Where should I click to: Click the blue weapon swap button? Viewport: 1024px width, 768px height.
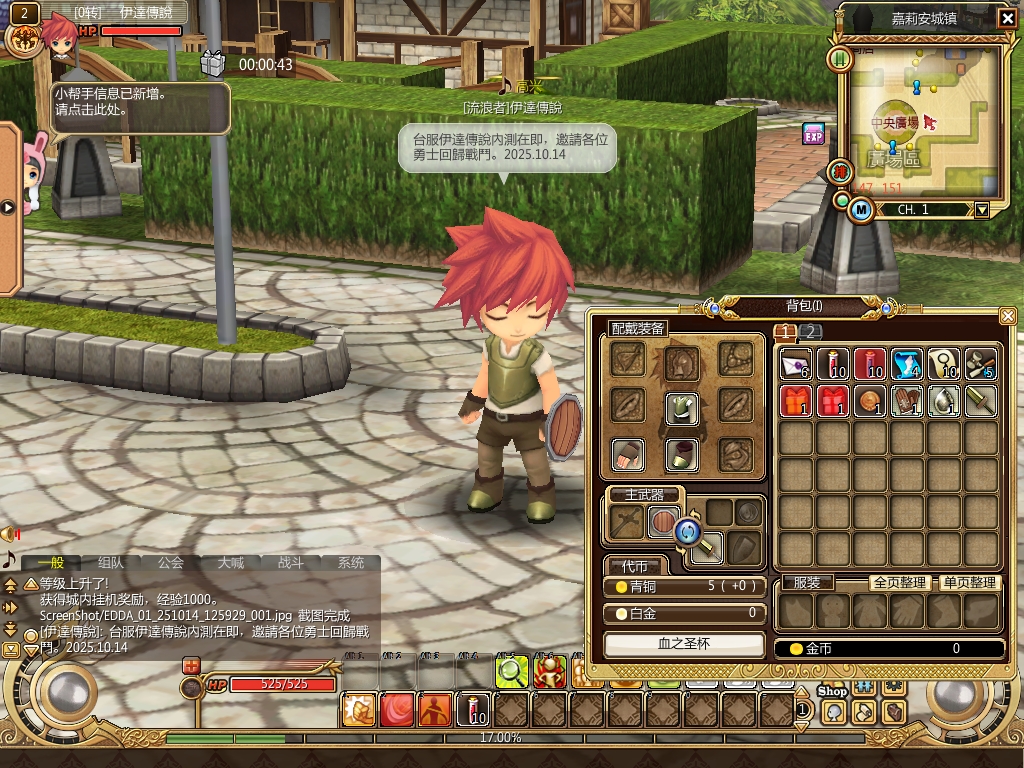[x=687, y=530]
